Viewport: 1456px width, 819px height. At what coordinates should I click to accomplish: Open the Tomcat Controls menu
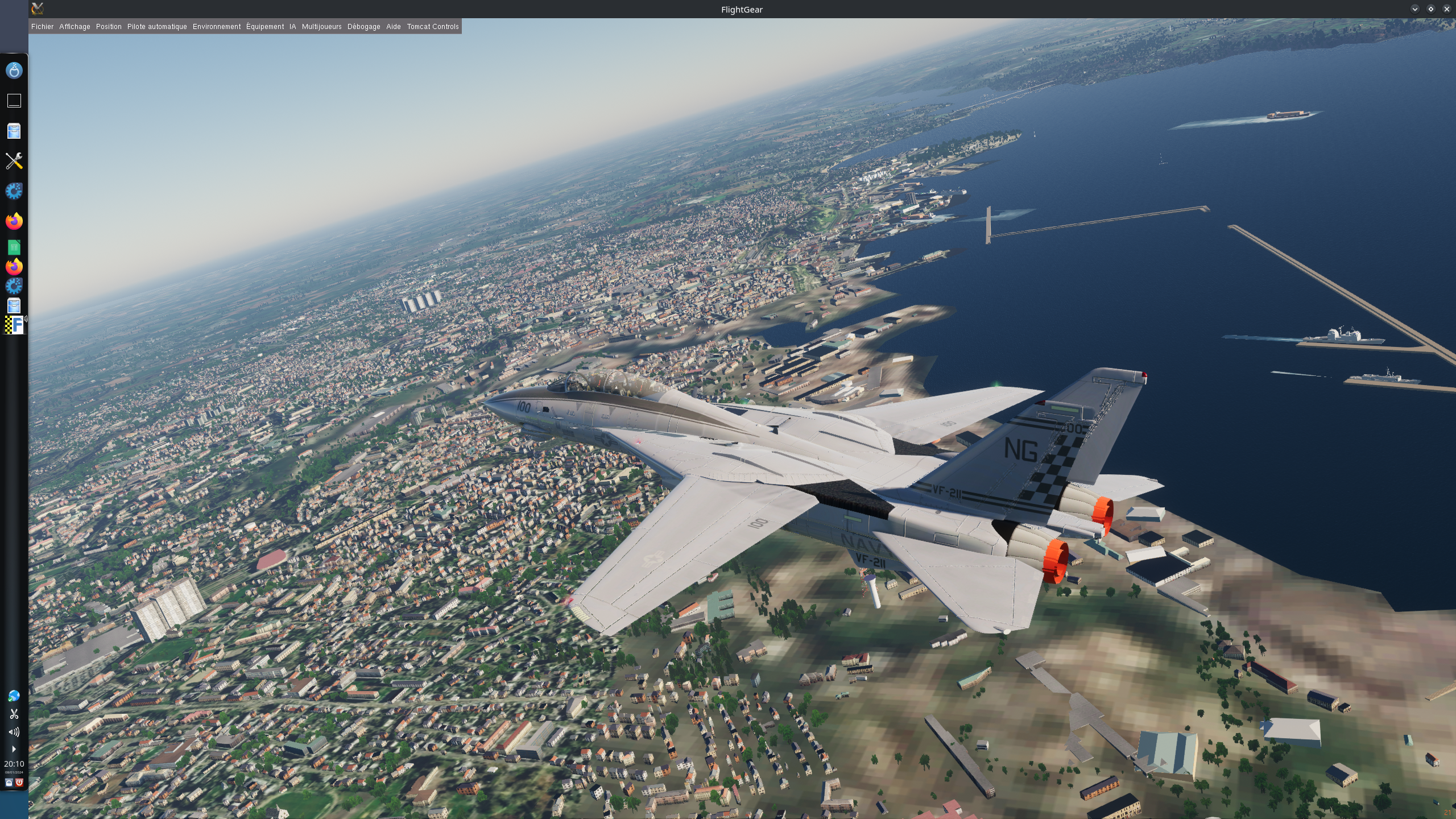[x=432, y=27]
